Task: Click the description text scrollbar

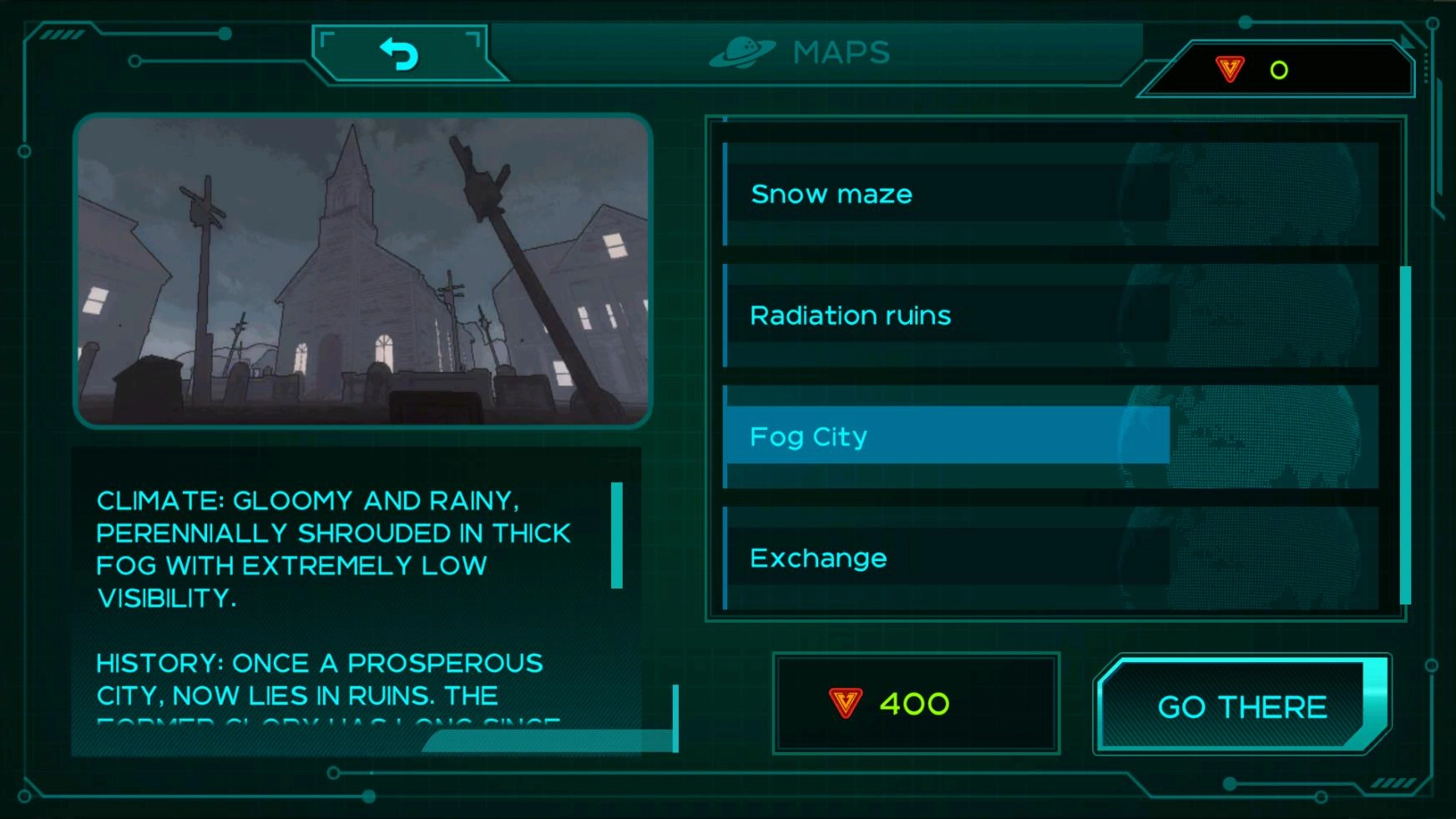Action: 617,535
